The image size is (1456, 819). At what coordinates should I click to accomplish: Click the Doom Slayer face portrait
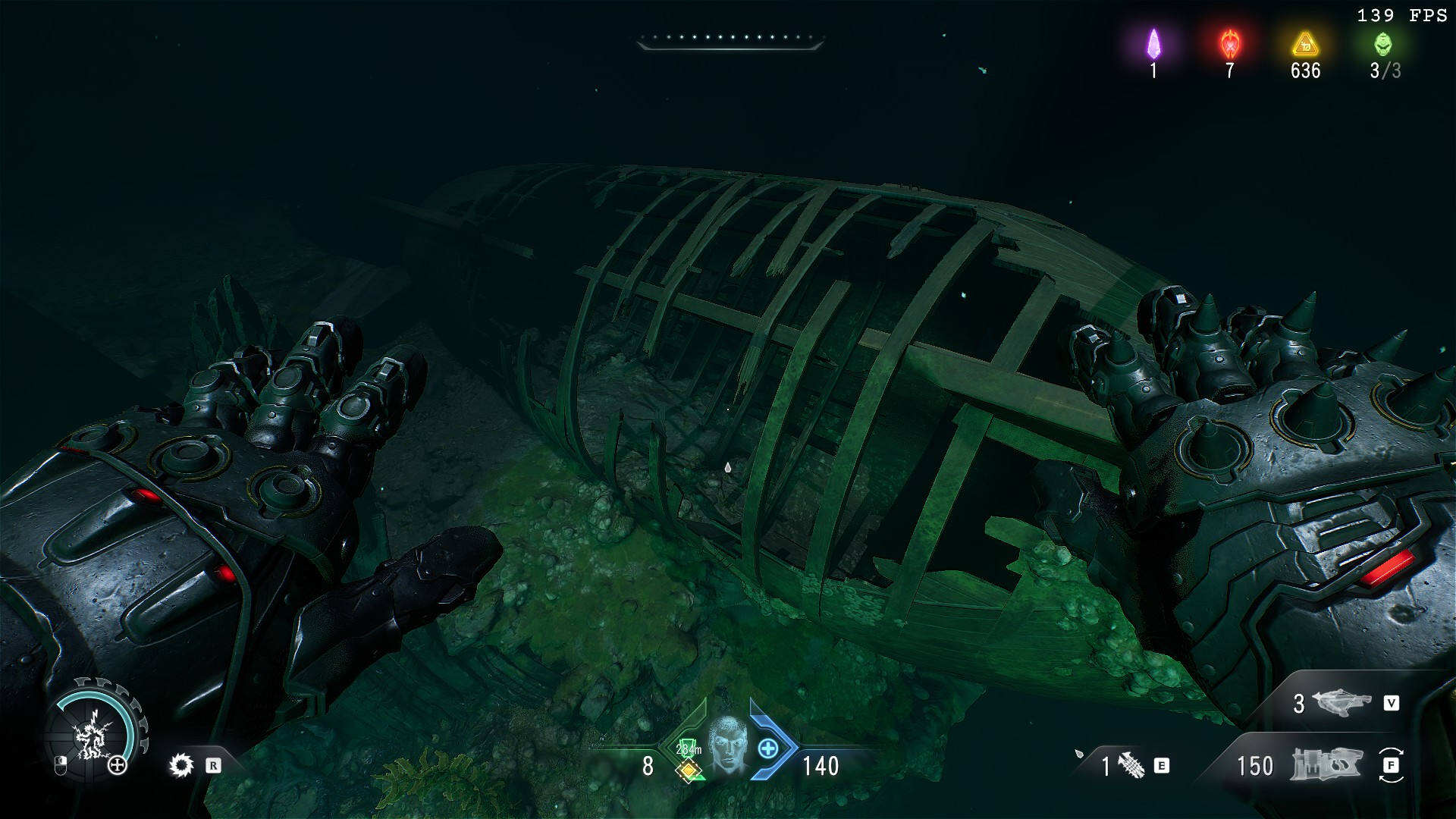[x=727, y=745]
